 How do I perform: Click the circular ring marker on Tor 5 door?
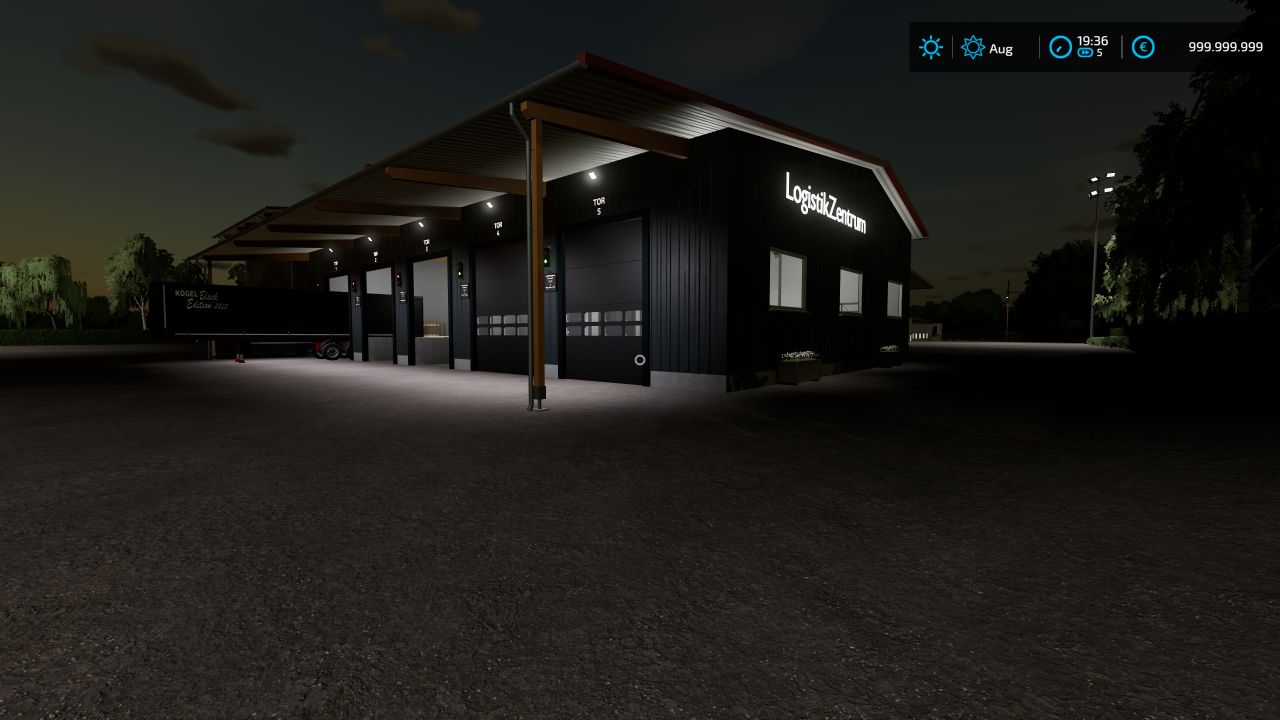coord(640,359)
